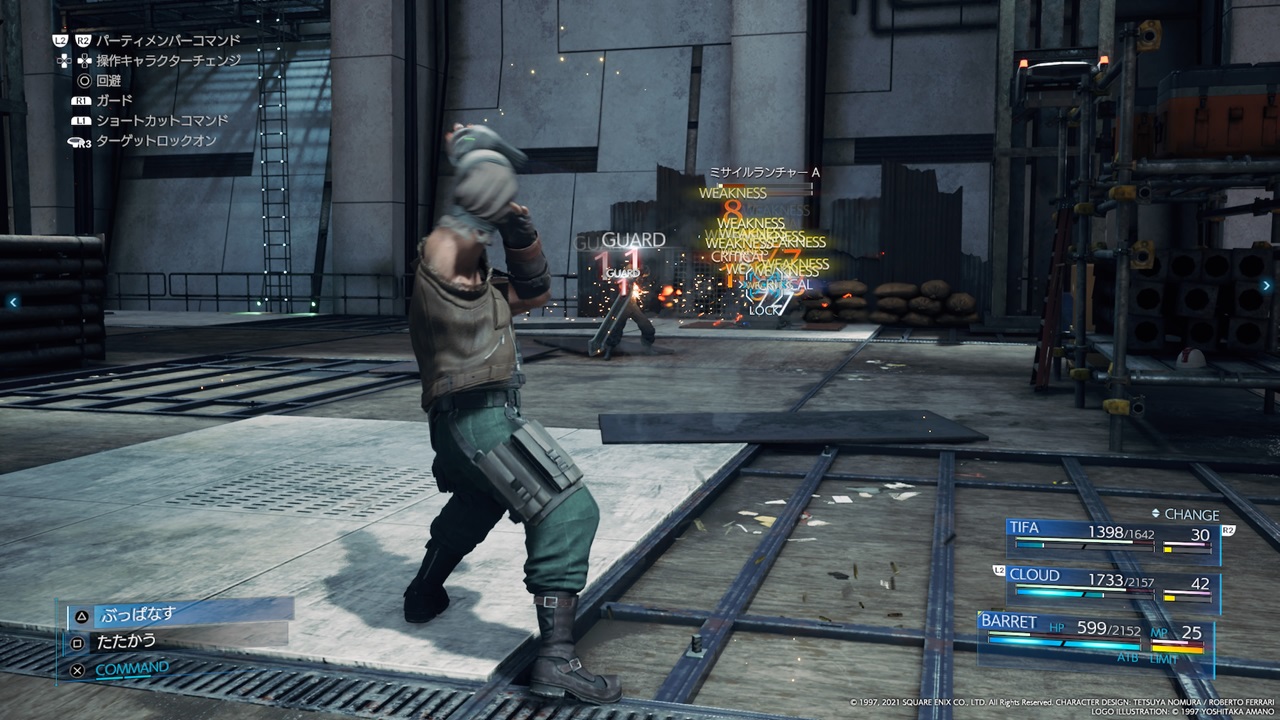Click the left-side blue arrow
This screenshot has height=720, width=1280.
point(13,301)
